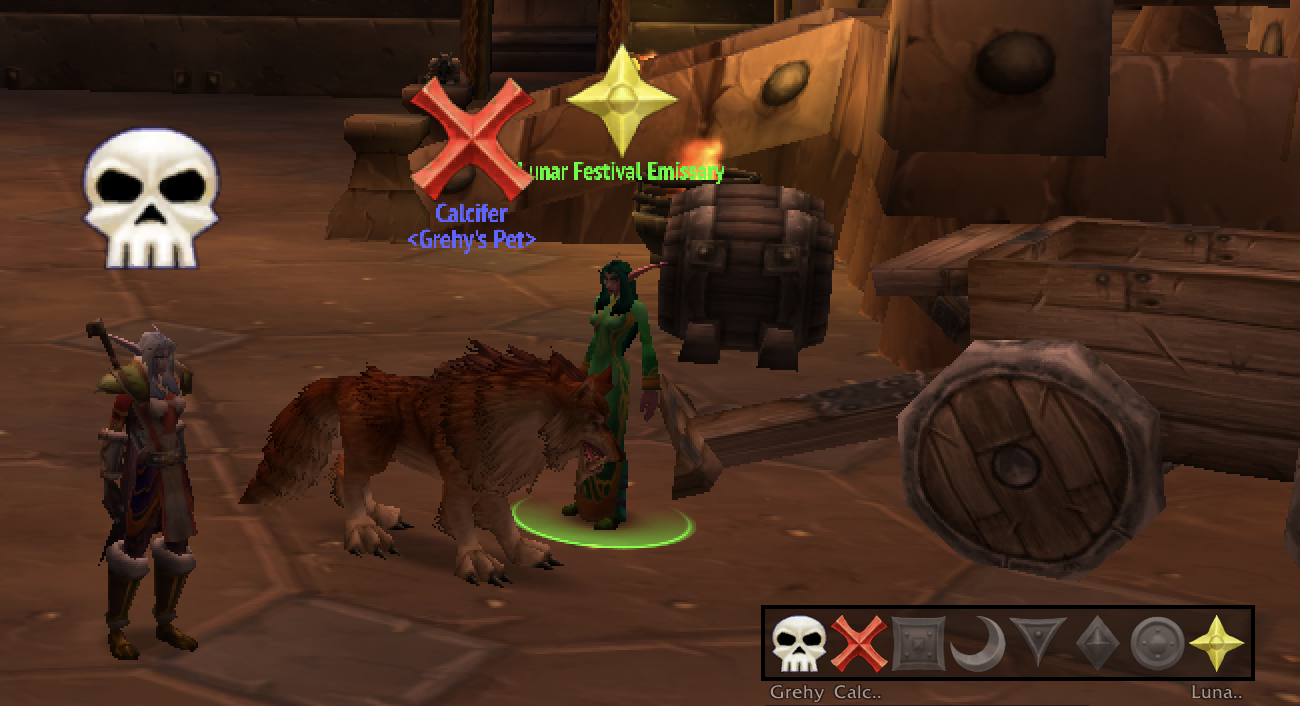The image size is (1300, 706).
Task: Activate the grey circle marker icon
Action: (x=1156, y=644)
